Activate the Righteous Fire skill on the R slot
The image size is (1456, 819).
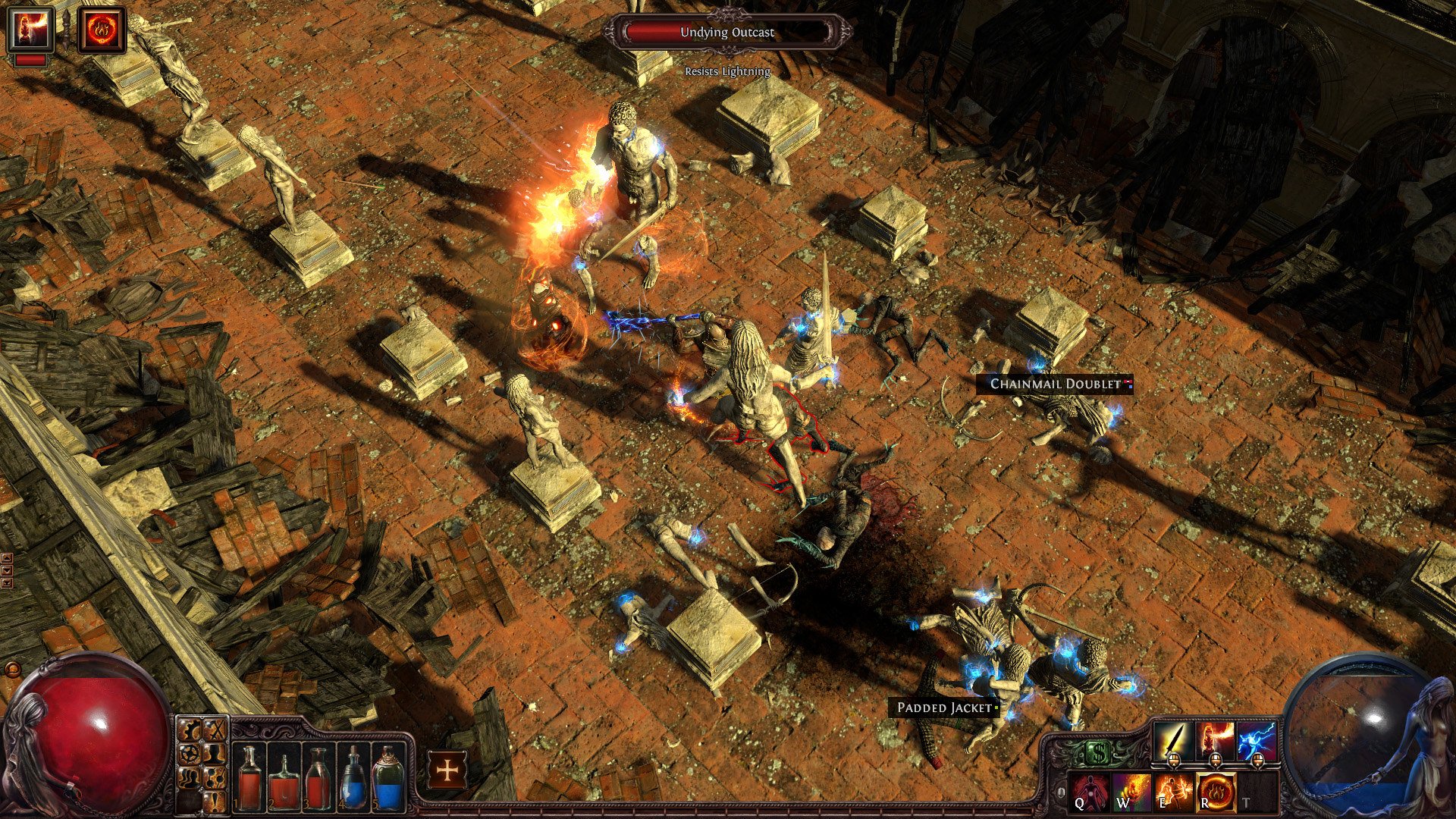1217,793
